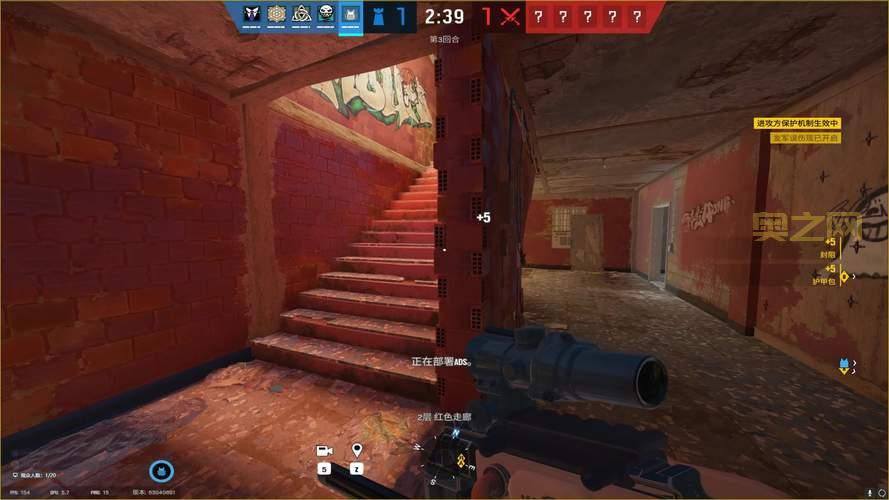Screen dimensions: 889x500
Task: Click the highlighted current-player operator portrait
Action: [x=351, y=14]
